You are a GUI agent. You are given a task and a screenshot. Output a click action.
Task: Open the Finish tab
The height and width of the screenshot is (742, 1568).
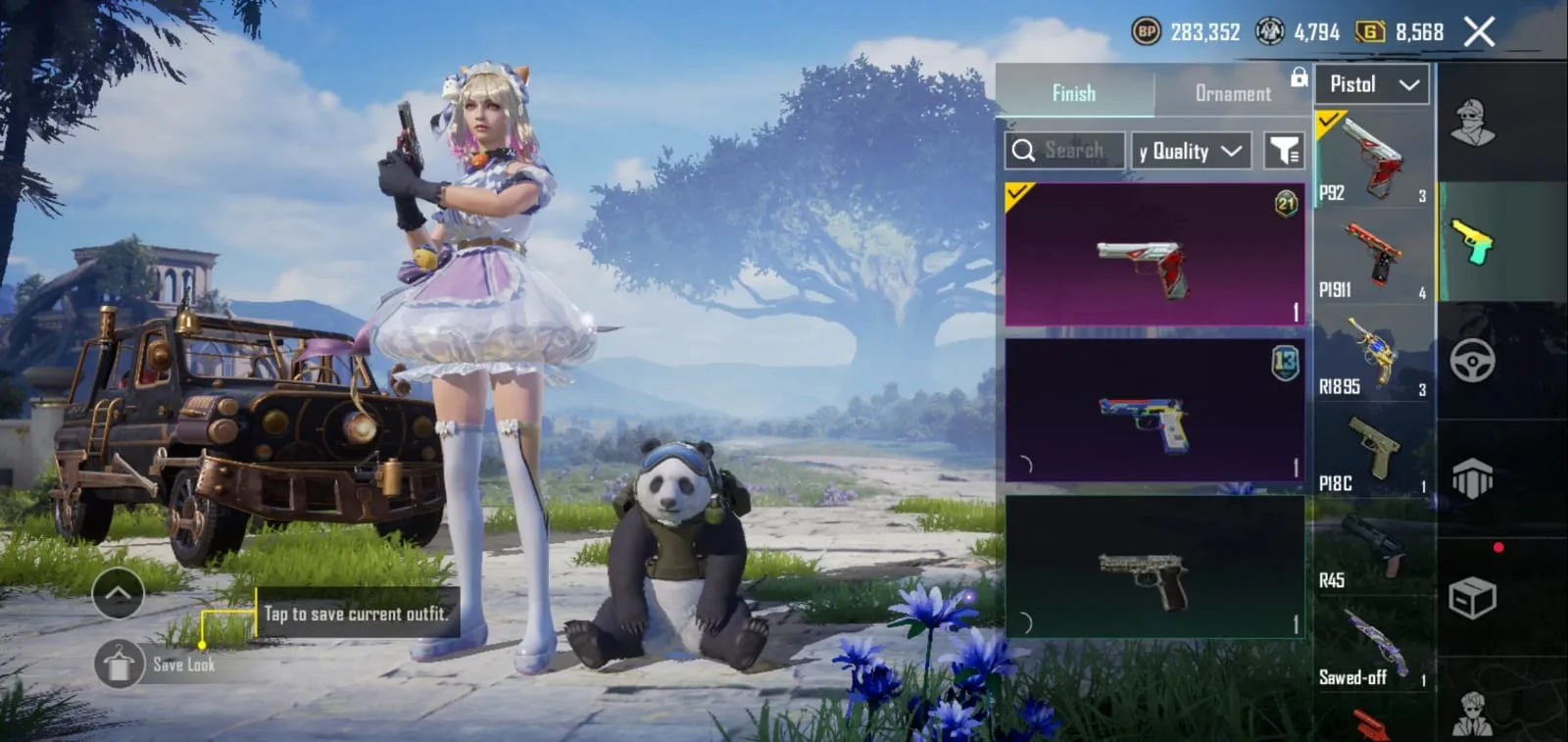(x=1074, y=92)
